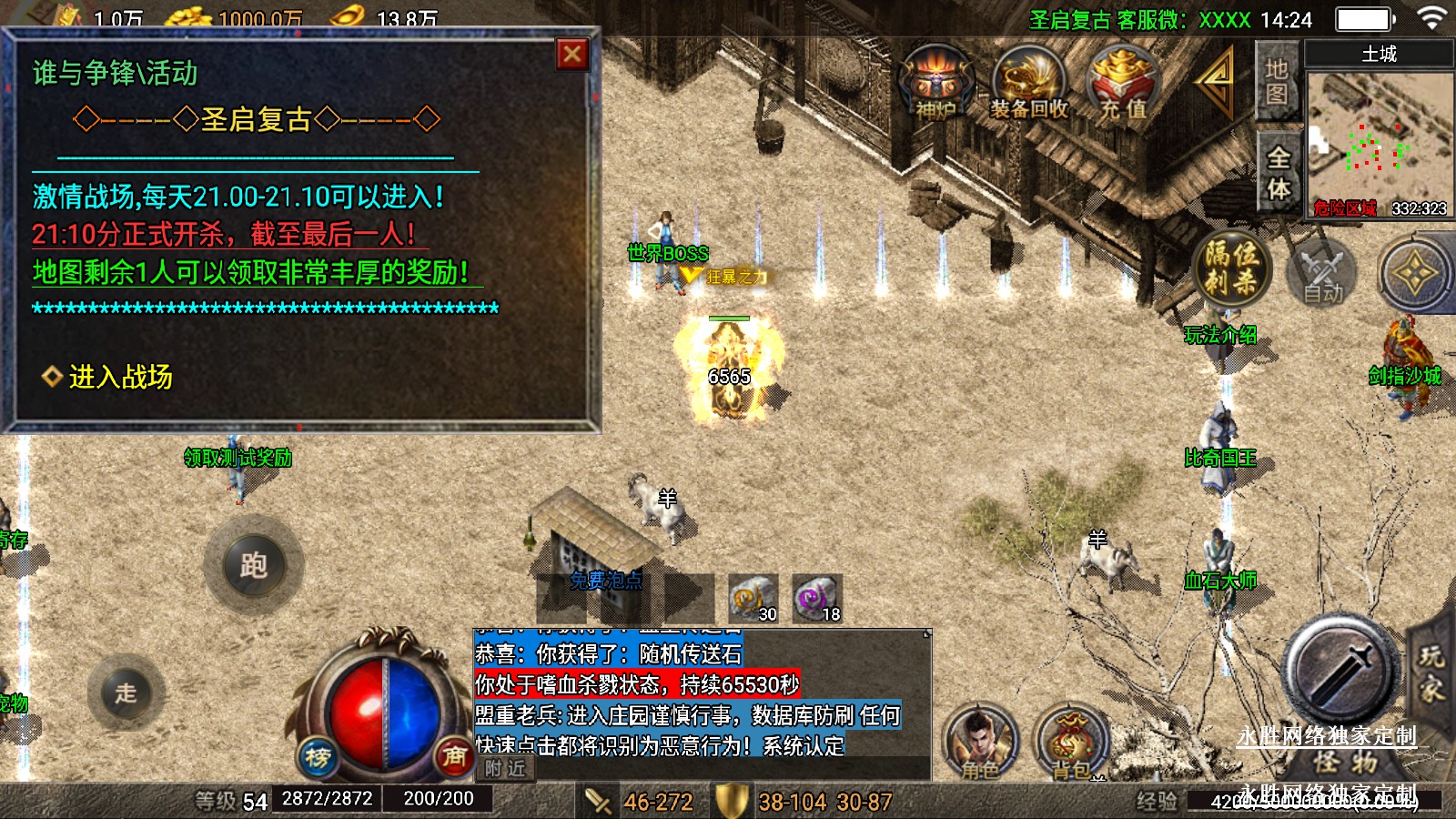Use the purple scroll item with 18 count
Screen dimensions: 1456x819
(816, 599)
